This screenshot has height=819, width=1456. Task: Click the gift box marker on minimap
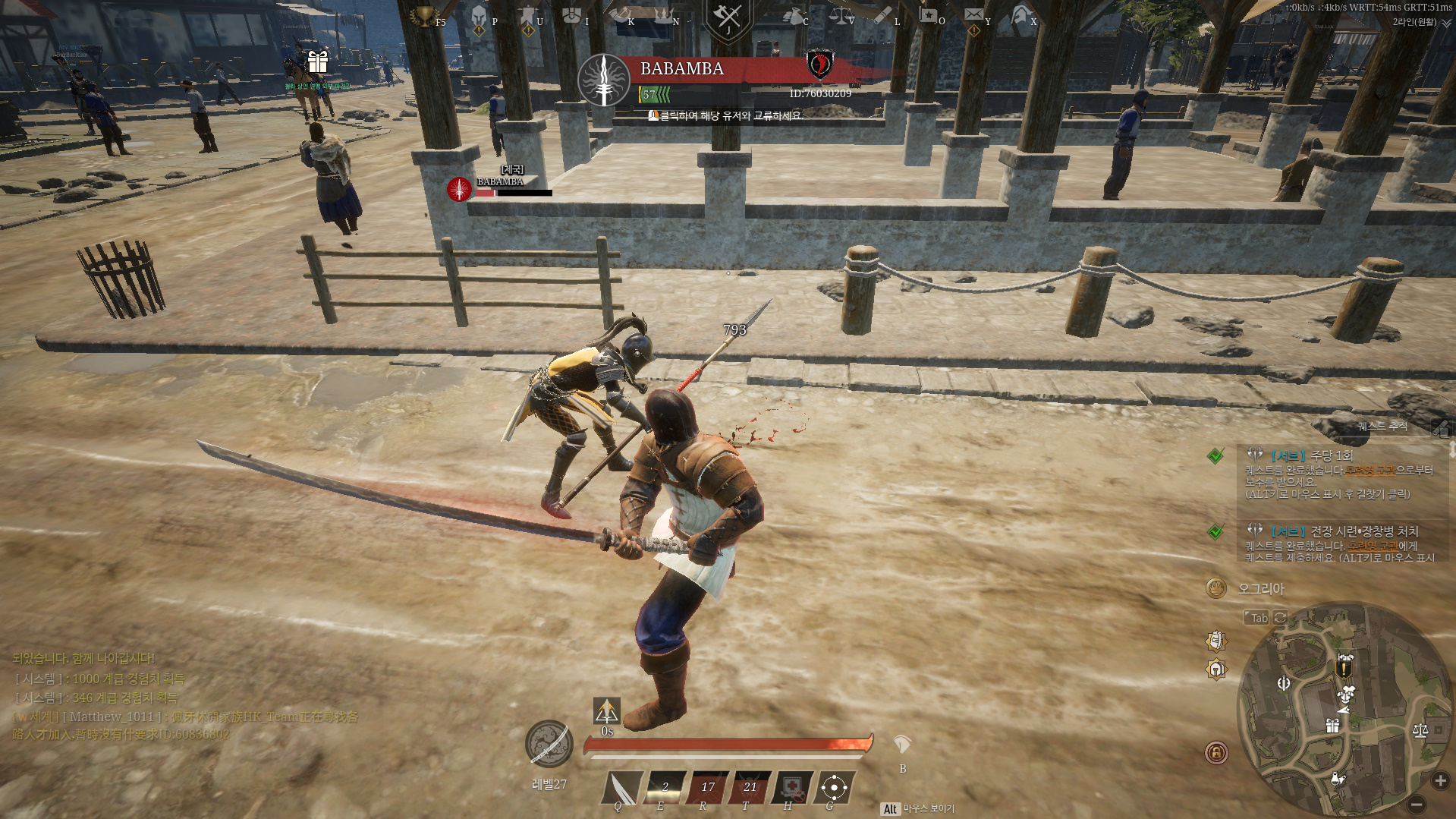[x=1332, y=726]
